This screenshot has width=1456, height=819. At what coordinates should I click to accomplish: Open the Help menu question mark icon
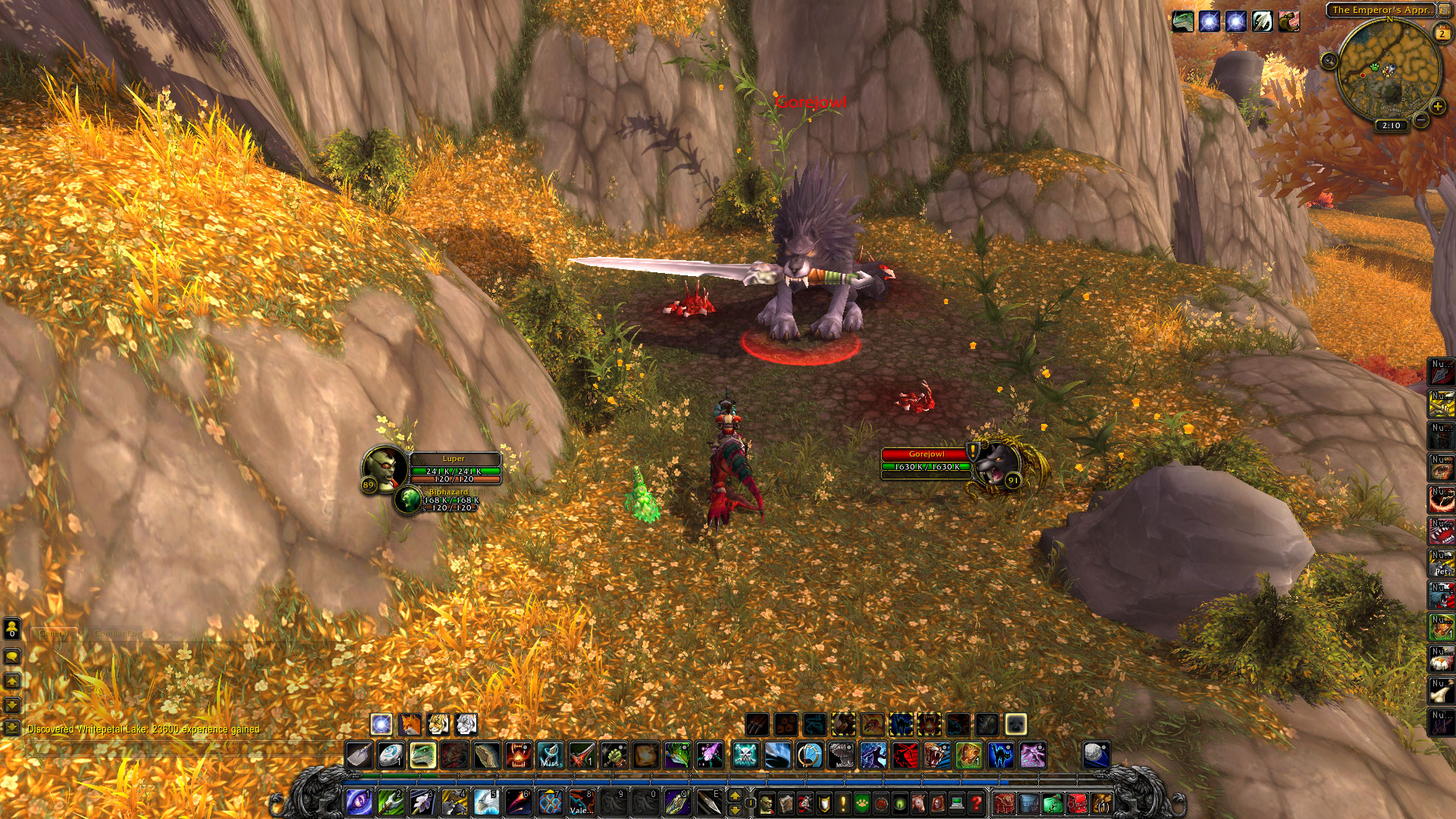click(x=977, y=802)
